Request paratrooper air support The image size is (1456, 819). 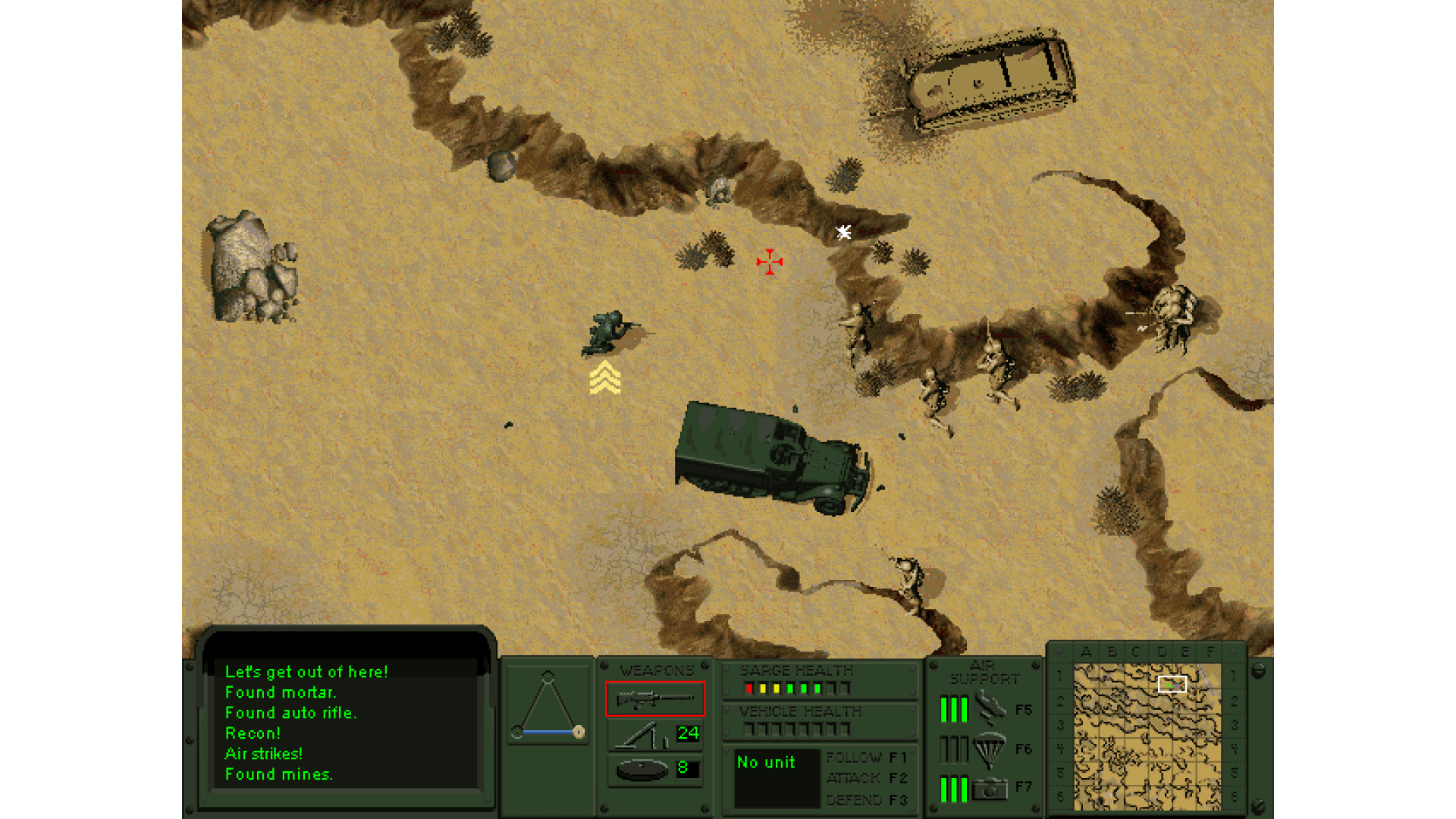click(x=989, y=749)
